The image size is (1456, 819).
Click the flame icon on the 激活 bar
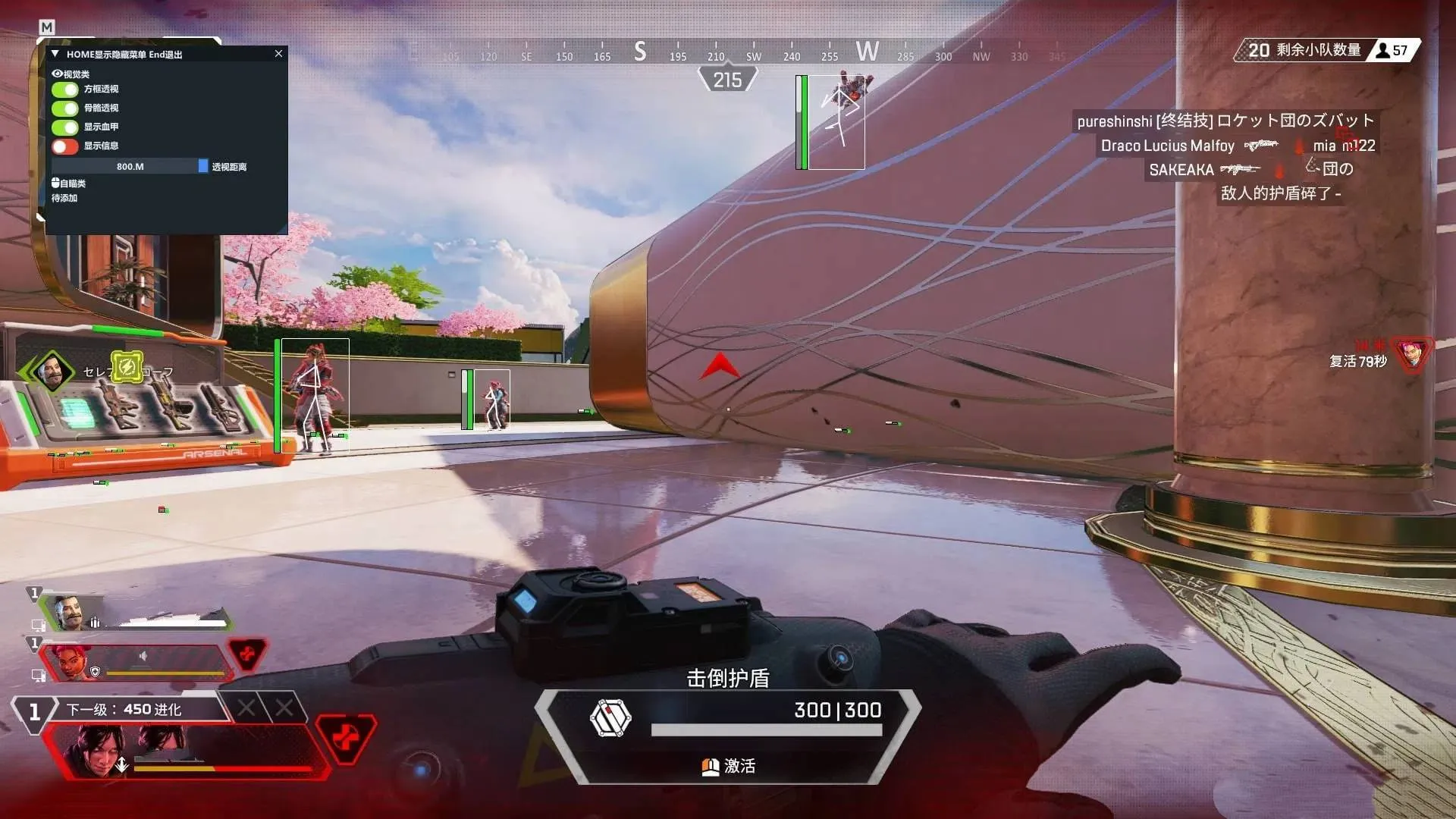(x=710, y=767)
